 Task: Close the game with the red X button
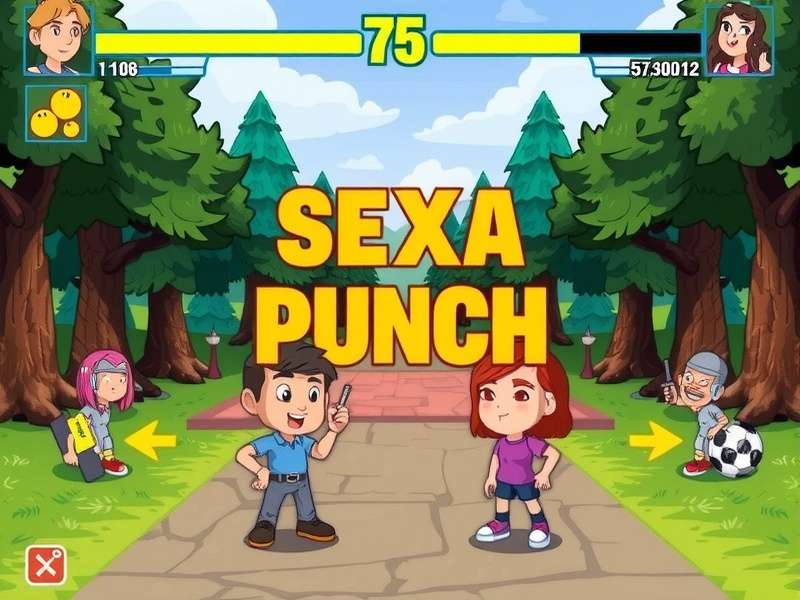tap(45, 566)
